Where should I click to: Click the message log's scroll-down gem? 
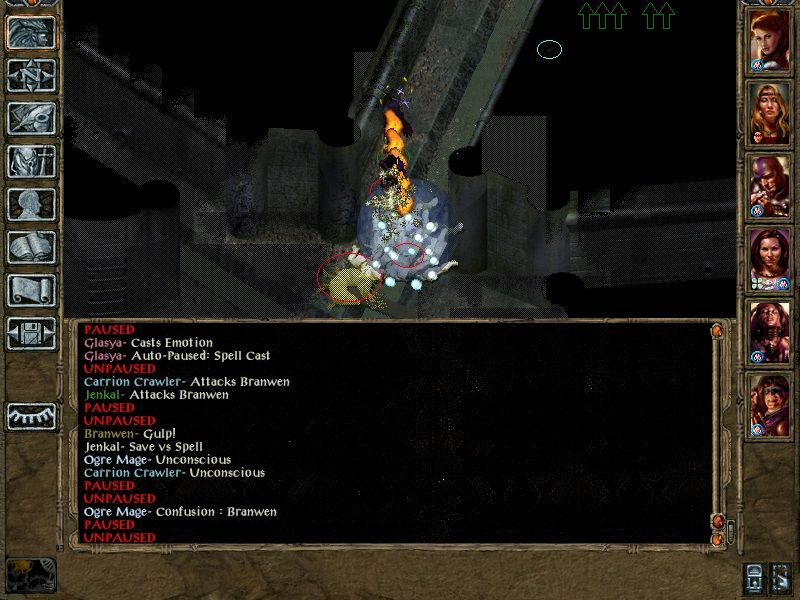[716, 539]
